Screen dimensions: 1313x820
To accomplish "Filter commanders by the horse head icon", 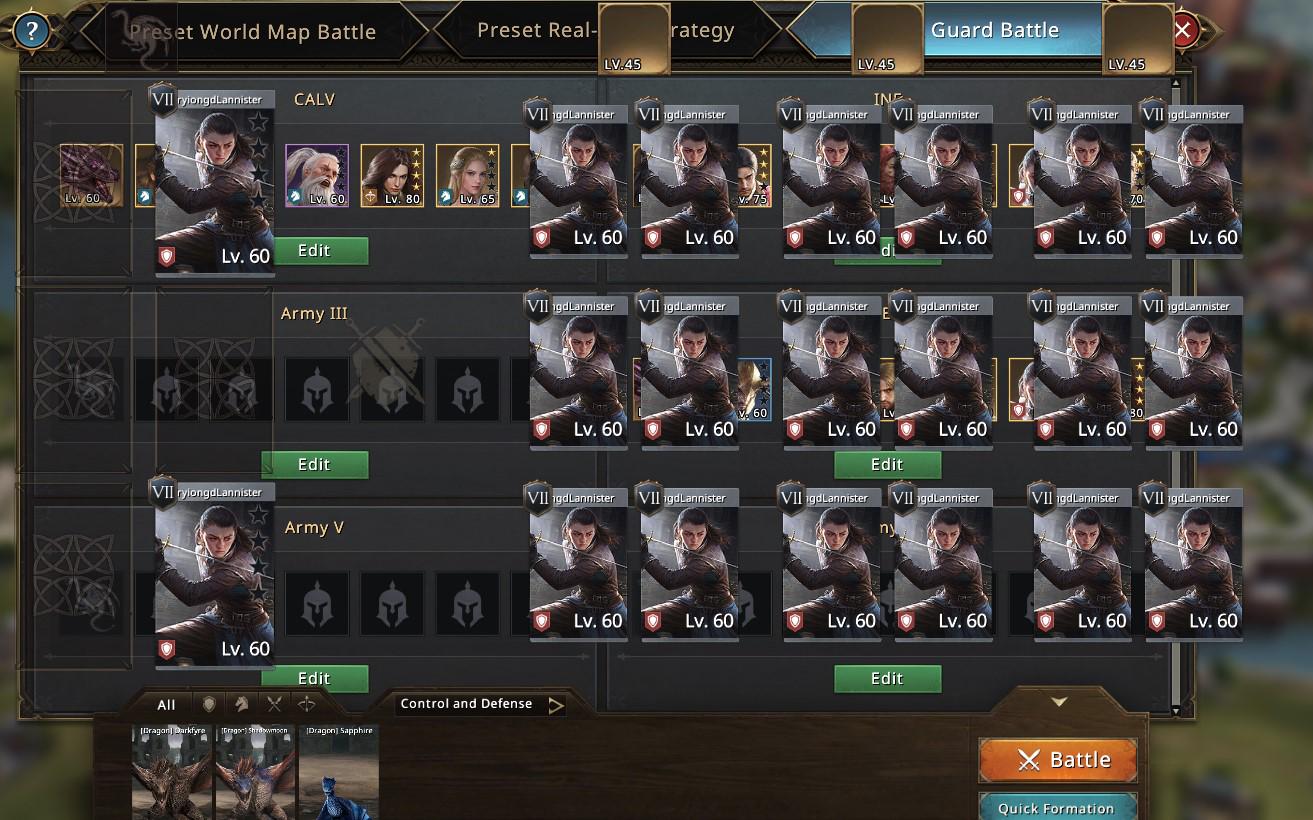I will tap(241, 705).
